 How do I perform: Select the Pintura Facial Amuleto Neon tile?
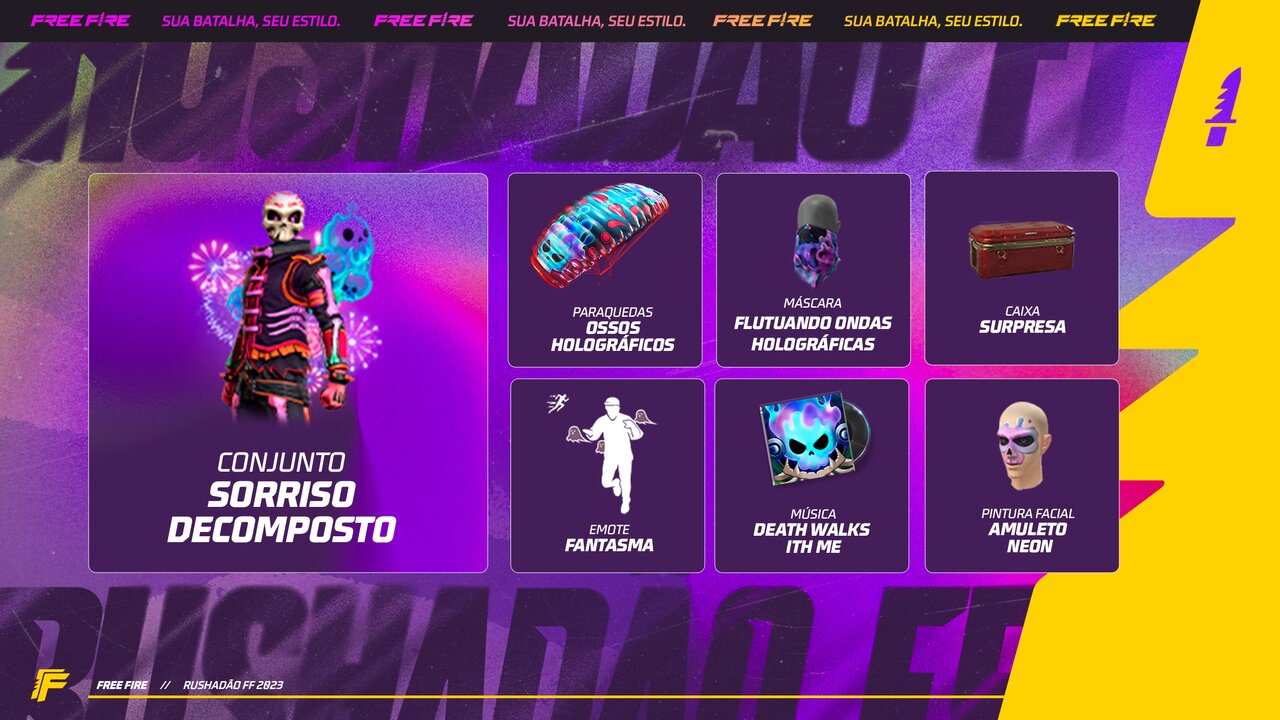pos(1021,475)
